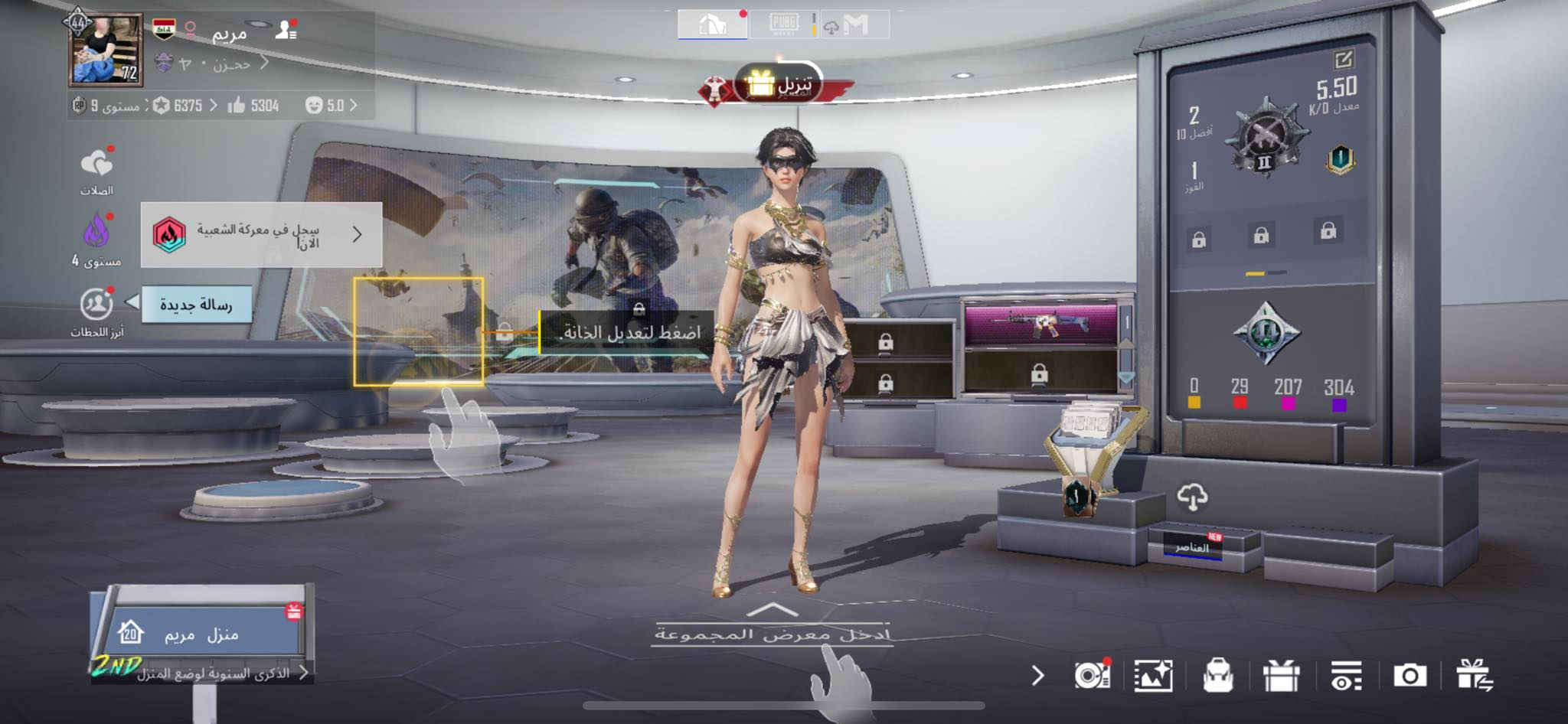
Task: Open the backpack inventory icon
Action: (1217, 676)
